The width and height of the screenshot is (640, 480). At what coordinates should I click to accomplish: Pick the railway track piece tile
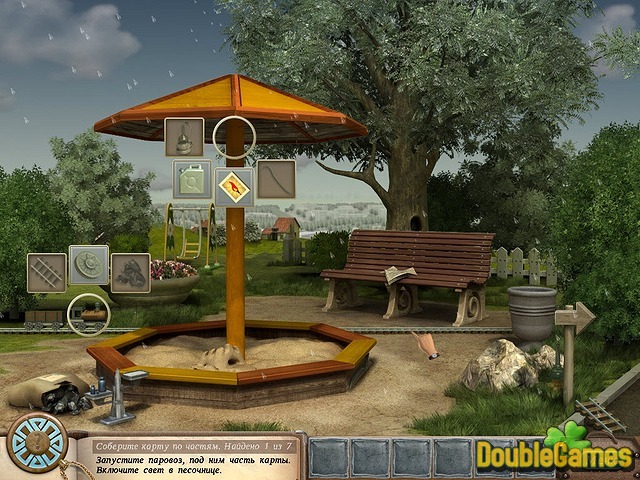click(x=46, y=272)
